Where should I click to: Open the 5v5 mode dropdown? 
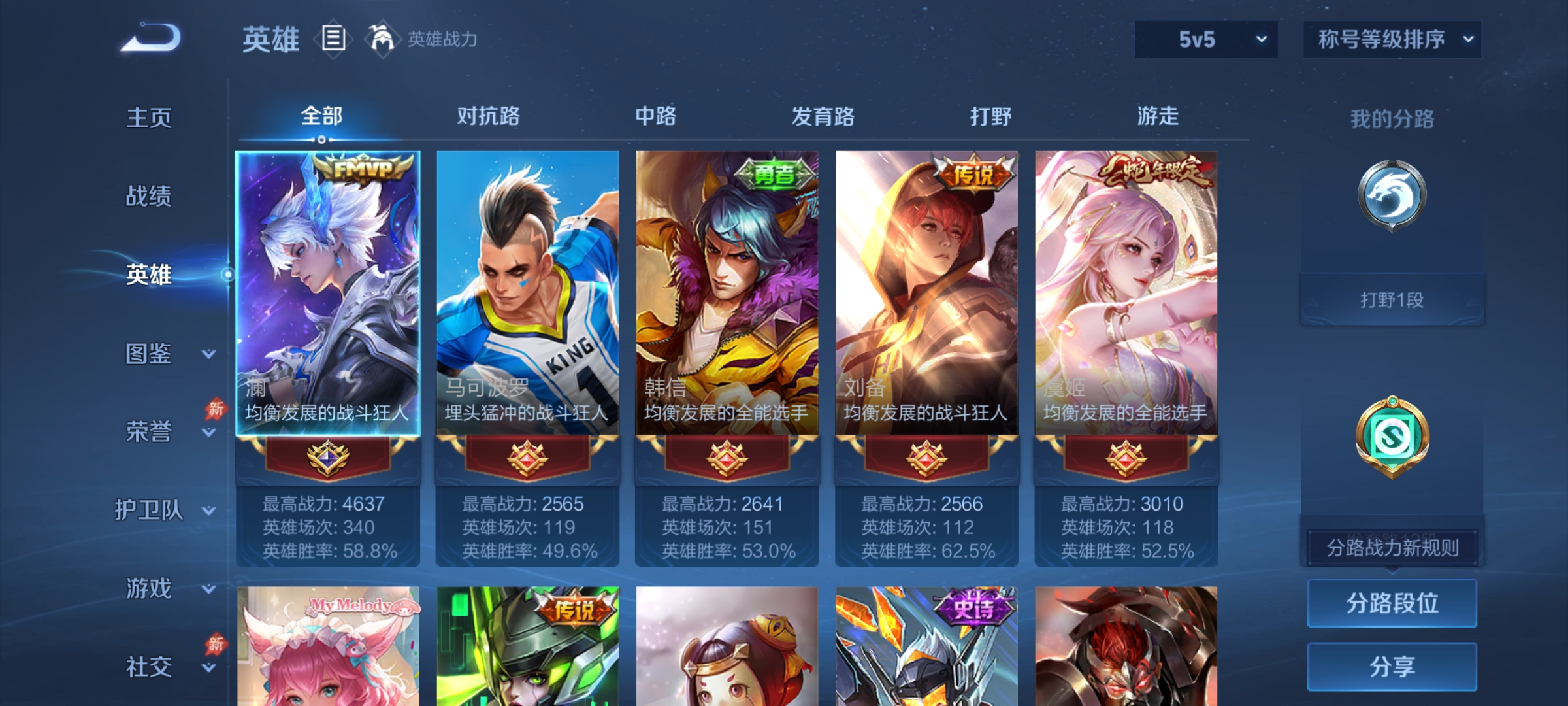[x=1205, y=39]
